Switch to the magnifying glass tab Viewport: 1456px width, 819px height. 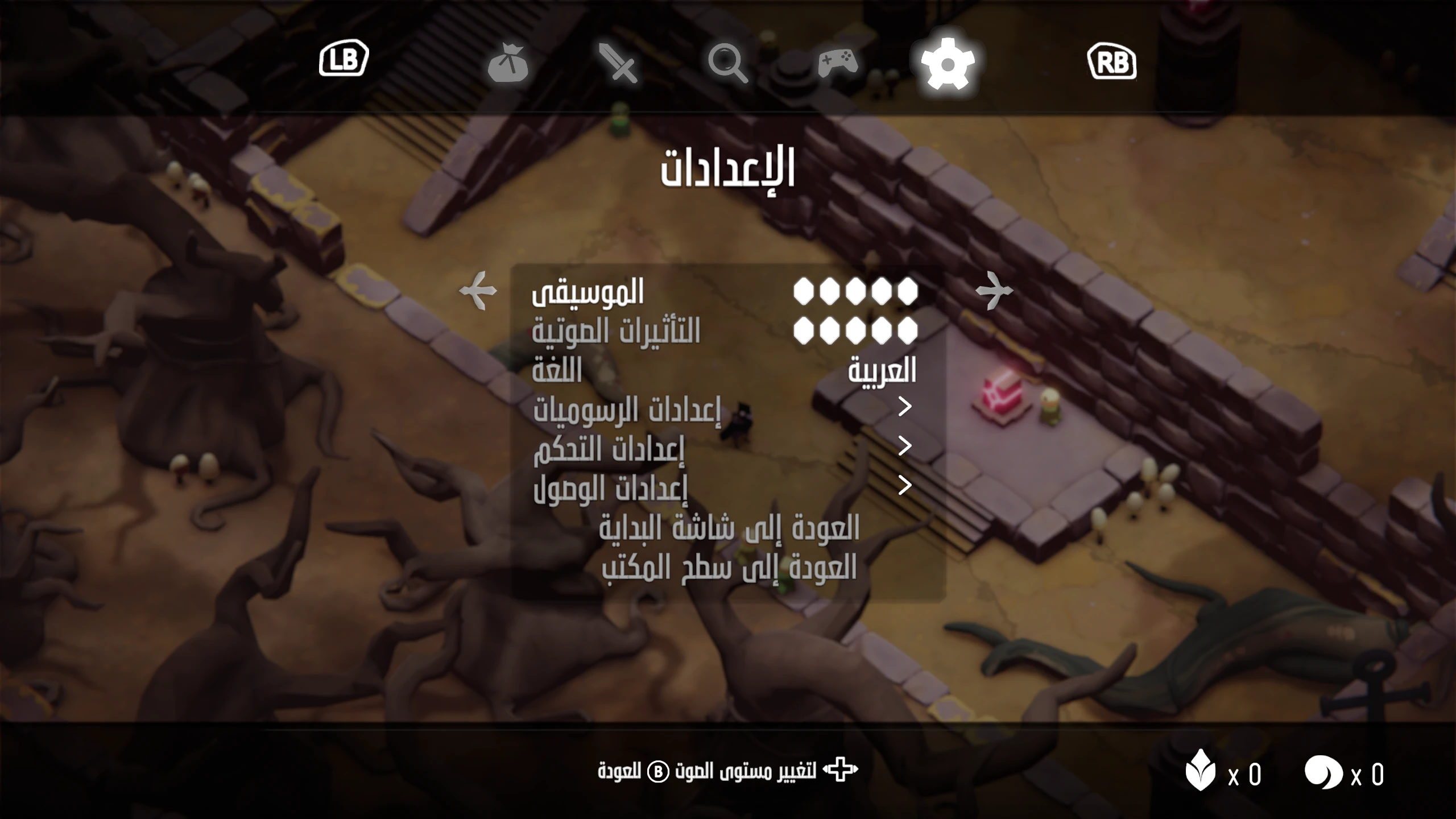click(x=727, y=63)
